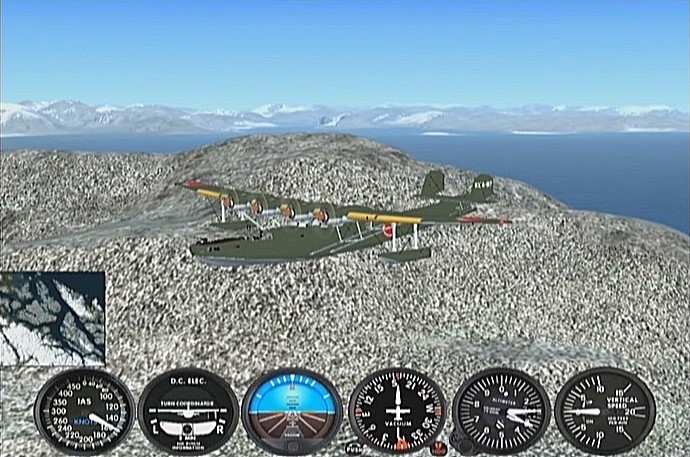Adjust the red heading bug knob
Screen dimensions: 690x457
[438, 448]
